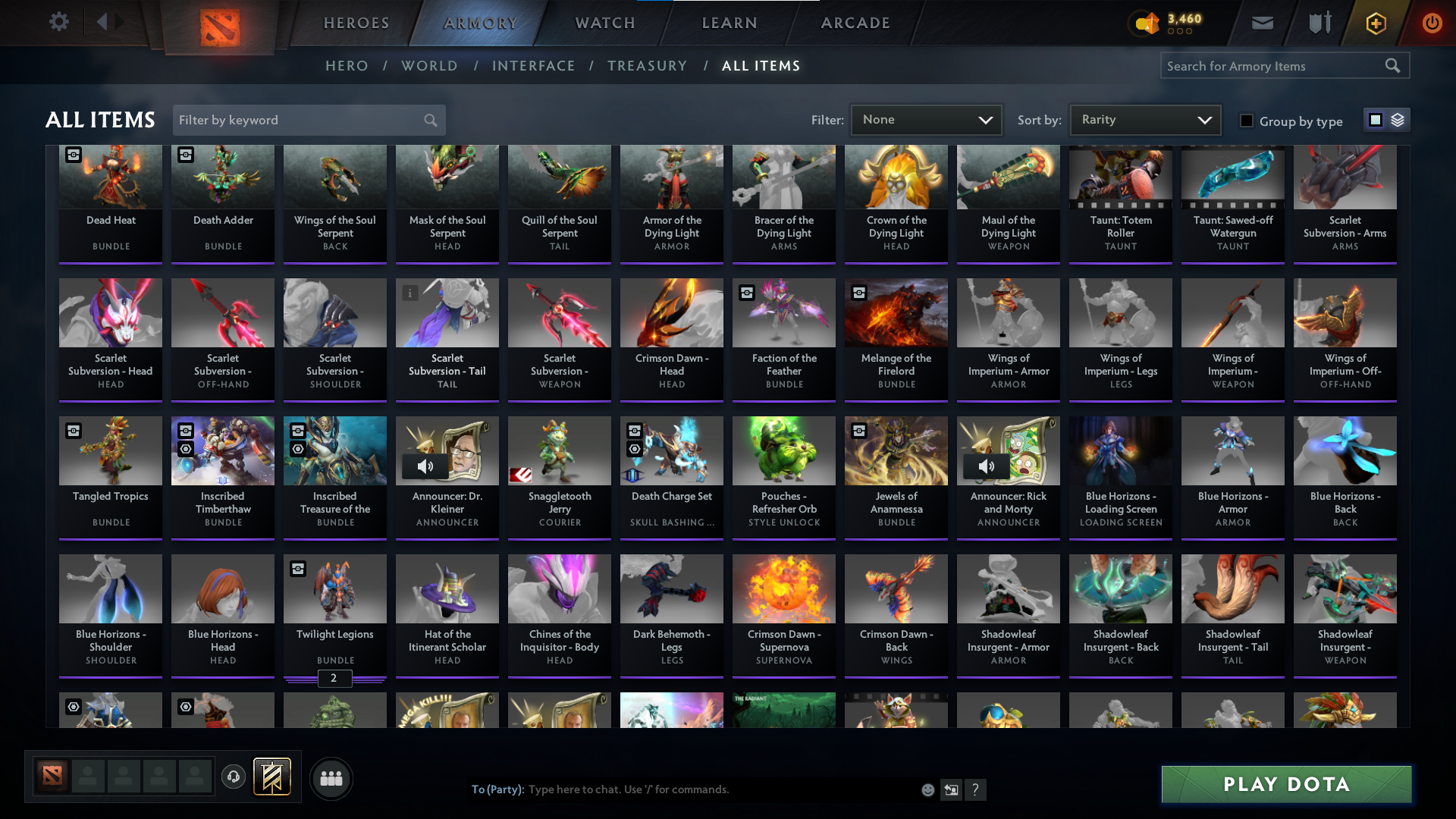The width and height of the screenshot is (1456, 819).
Task: Toggle the layered view icon near Group by type
Action: (x=1397, y=120)
